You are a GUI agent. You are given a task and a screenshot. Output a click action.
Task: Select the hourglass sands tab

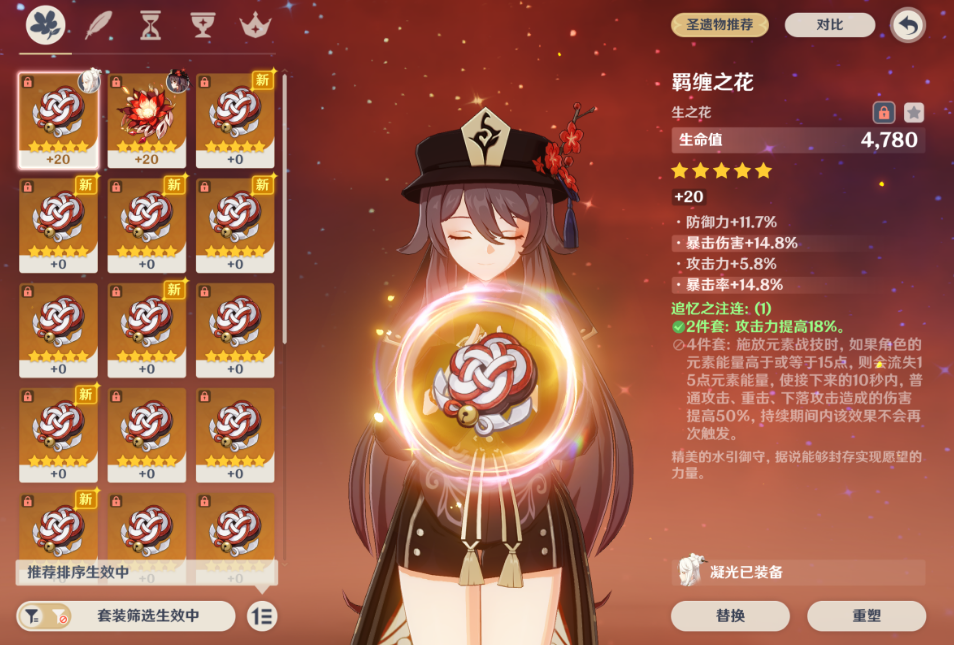pos(151,24)
